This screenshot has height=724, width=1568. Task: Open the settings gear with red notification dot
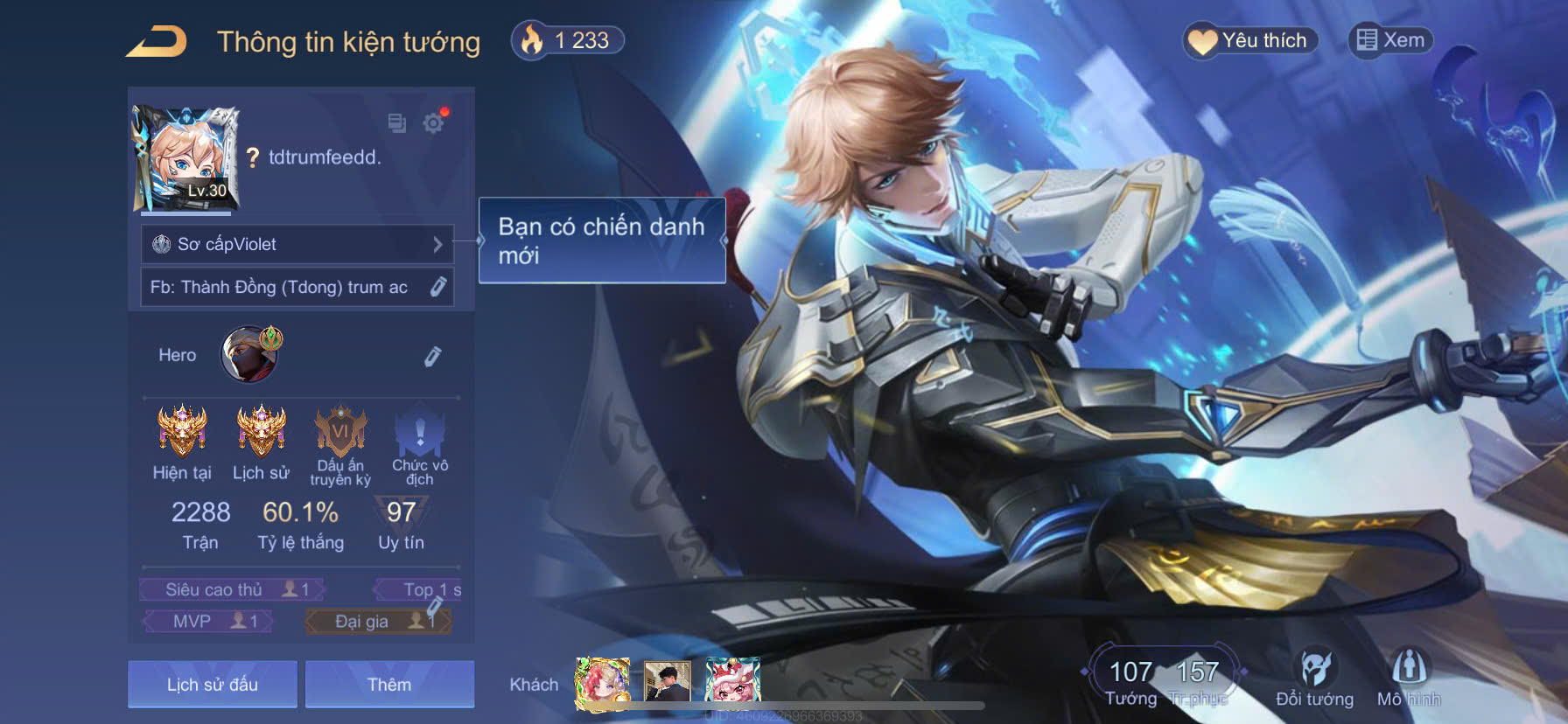coord(432,124)
